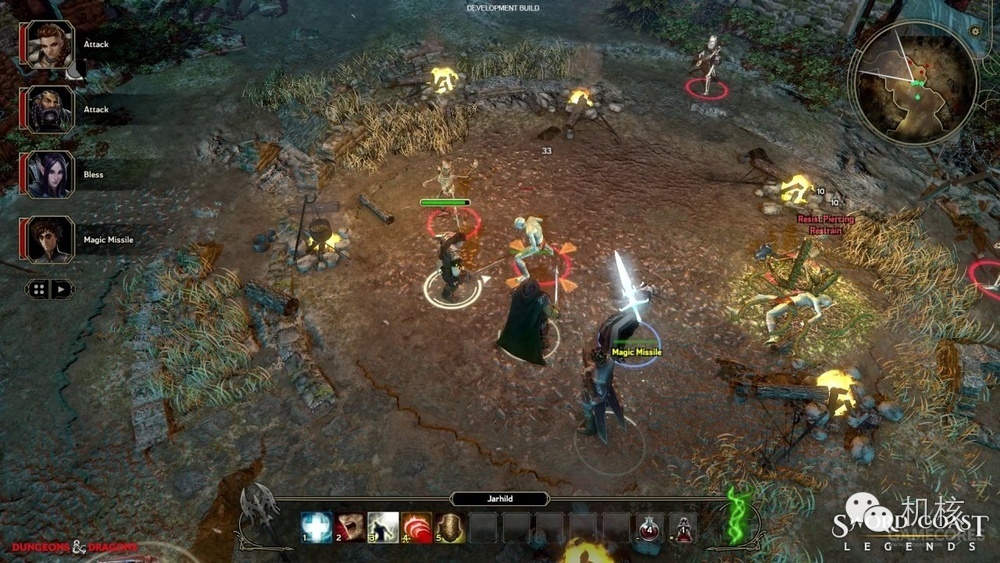Select the curly-haired portrait casting Magic Missile
The height and width of the screenshot is (563, 1000).
pos(49,240)
